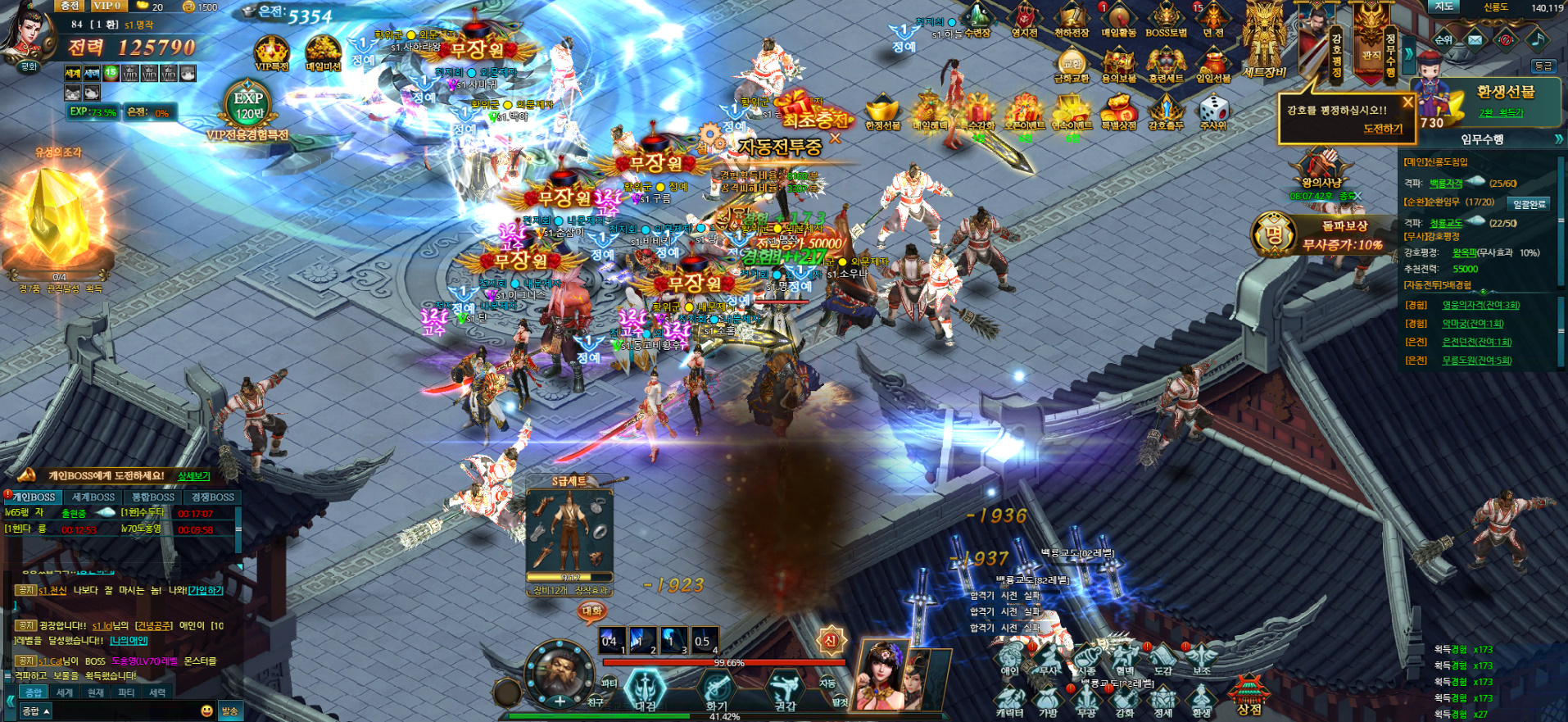Screen dimensions: 1568x722
Task: Open the 매일미션 daily mission icon
Action: click(x=323, y=54)
